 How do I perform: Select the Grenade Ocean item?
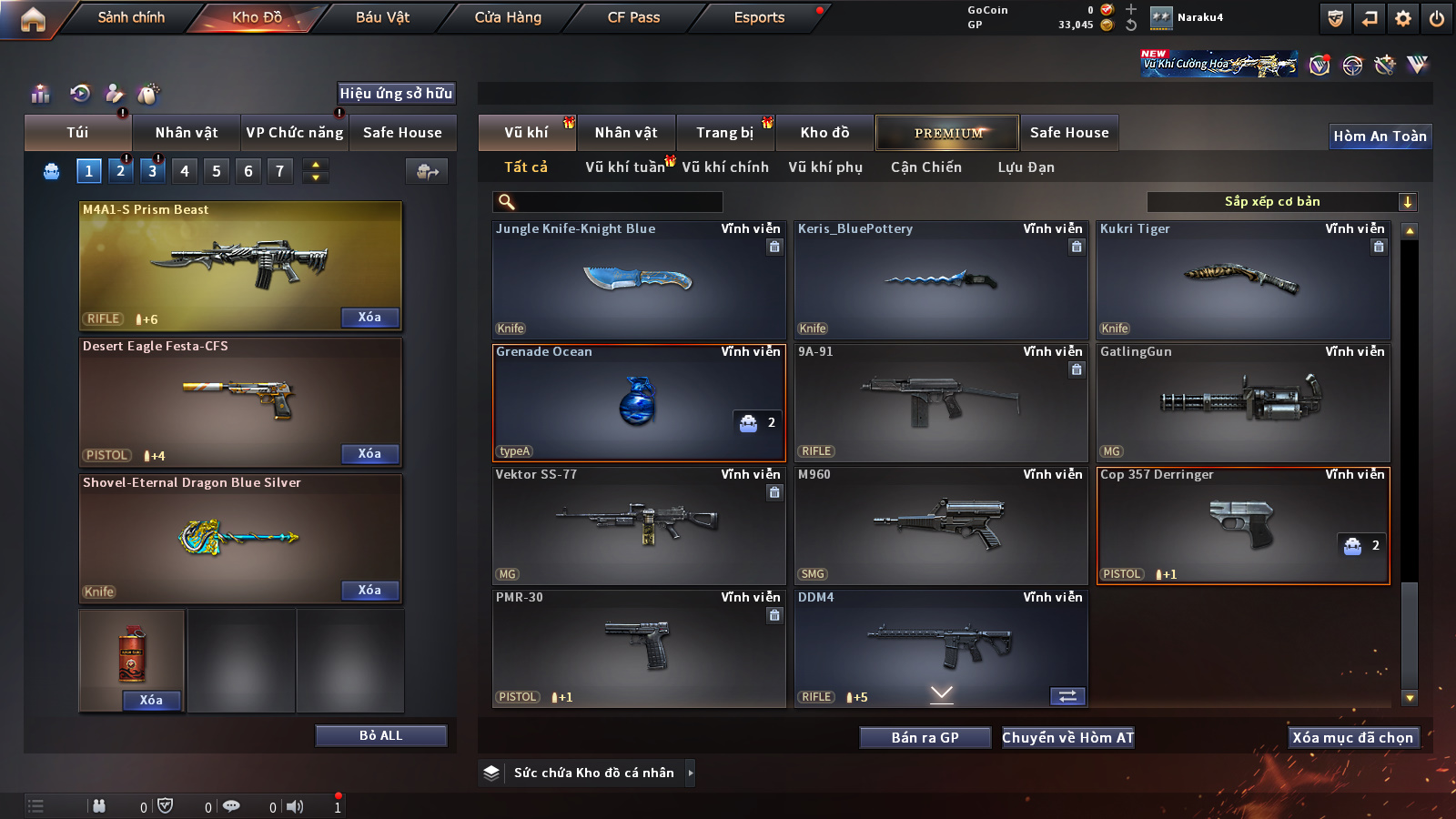tap(639, 402)
